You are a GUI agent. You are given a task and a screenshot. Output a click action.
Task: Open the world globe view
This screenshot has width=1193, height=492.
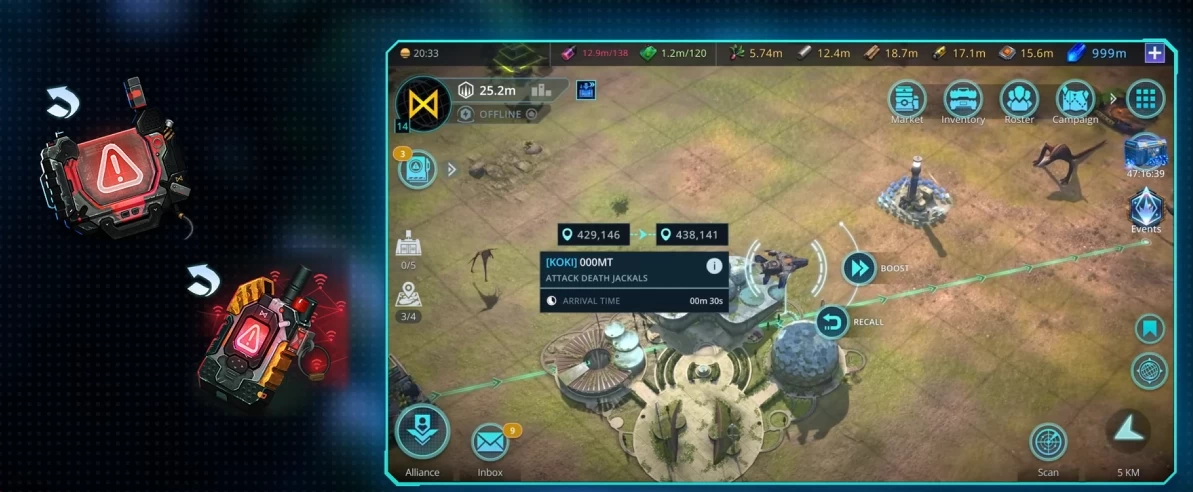tap(1149, 371)
